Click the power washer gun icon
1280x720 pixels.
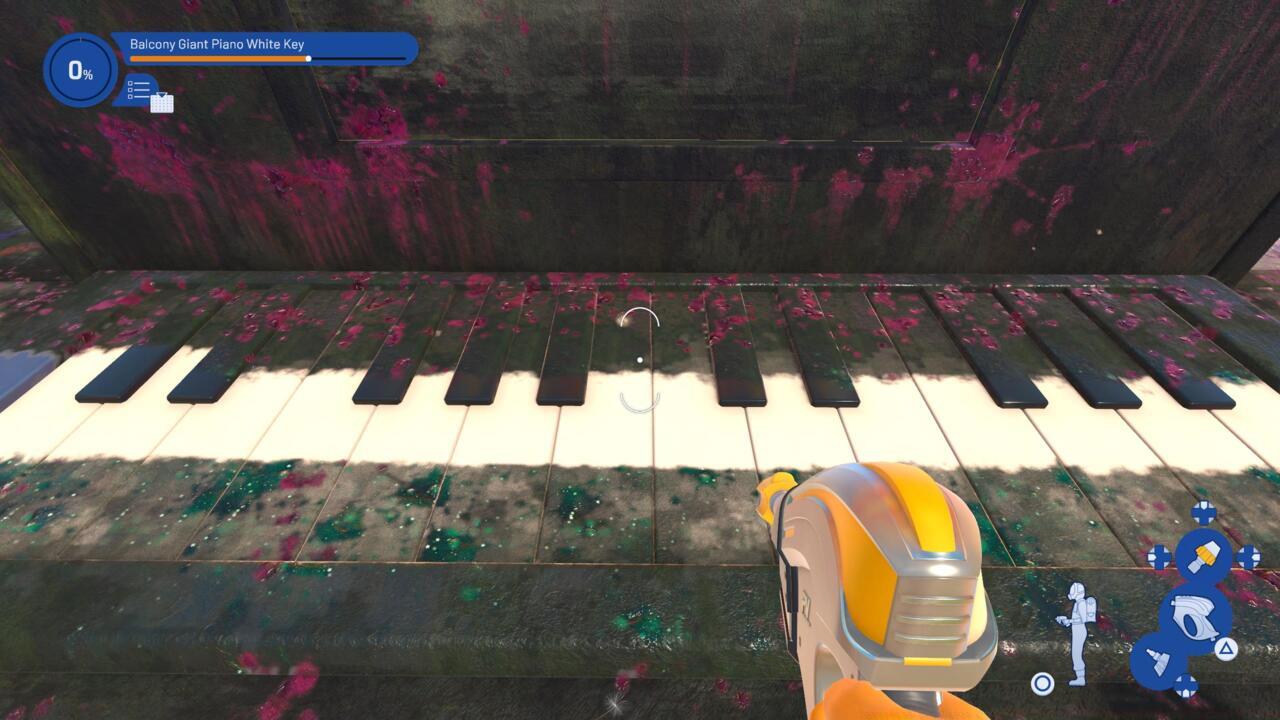point(1194,618)
